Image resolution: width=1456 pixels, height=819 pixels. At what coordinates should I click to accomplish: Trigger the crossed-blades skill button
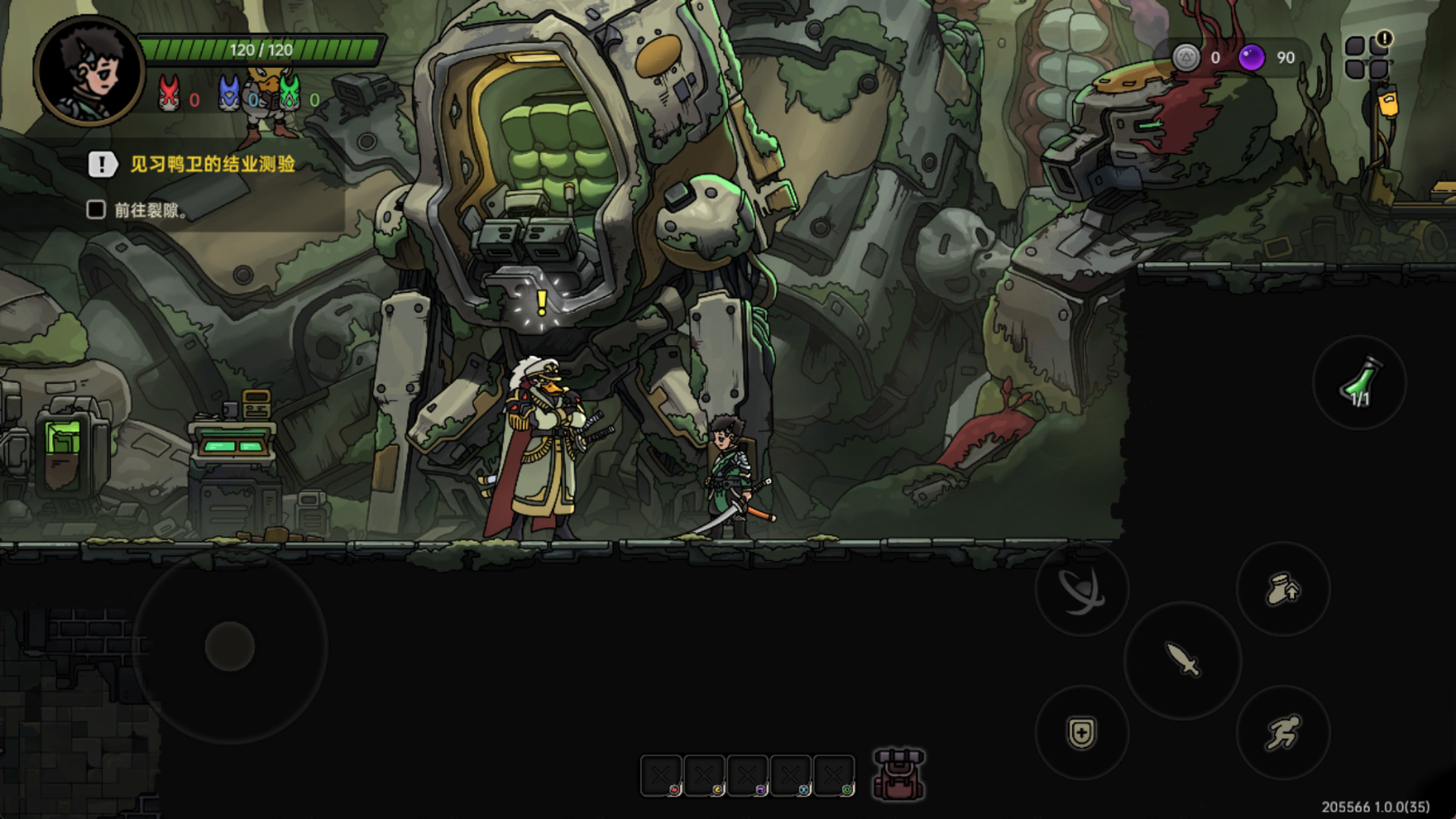click(1081, 589)
